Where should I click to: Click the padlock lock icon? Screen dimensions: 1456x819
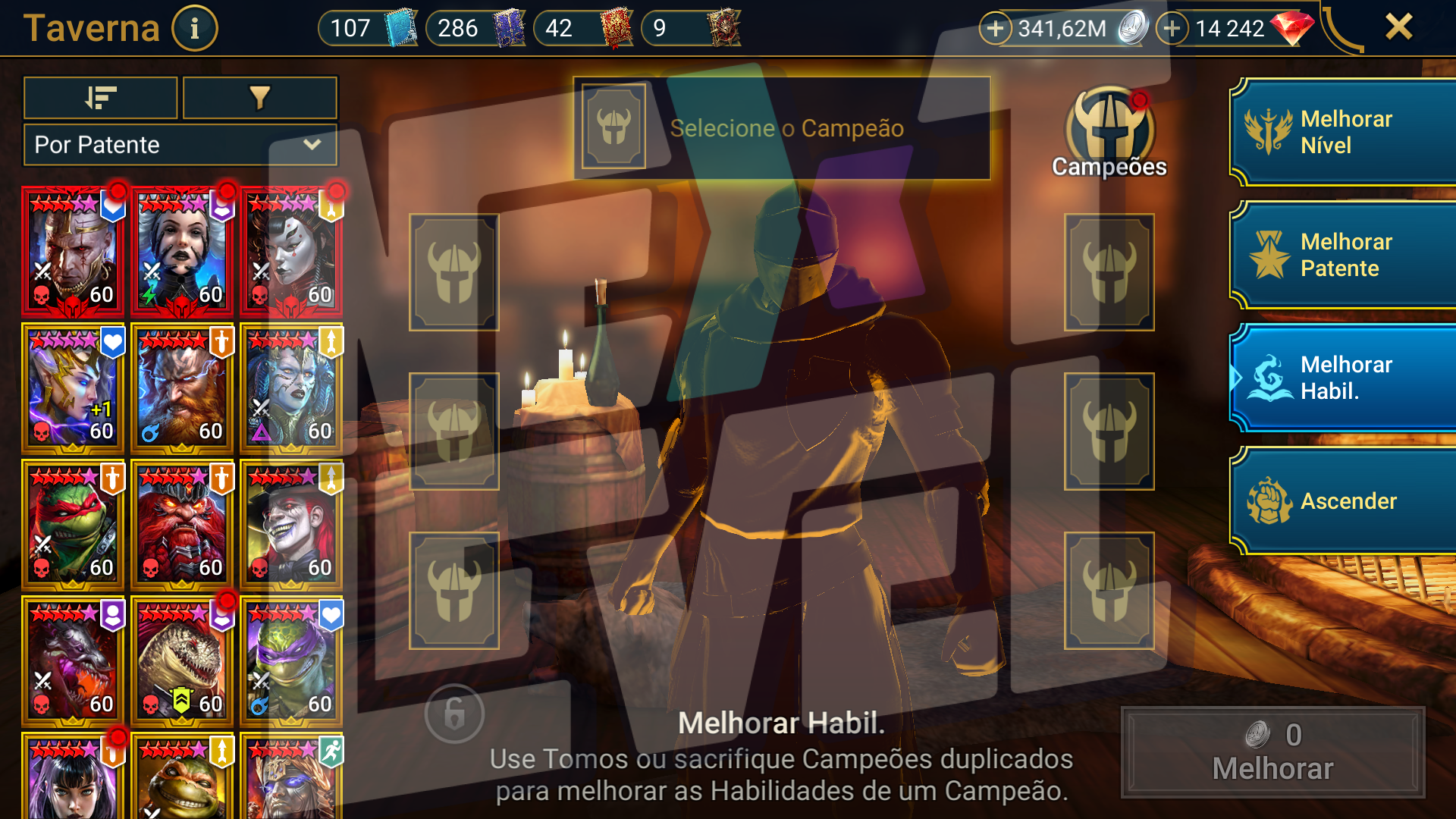[x=454, y=714]
